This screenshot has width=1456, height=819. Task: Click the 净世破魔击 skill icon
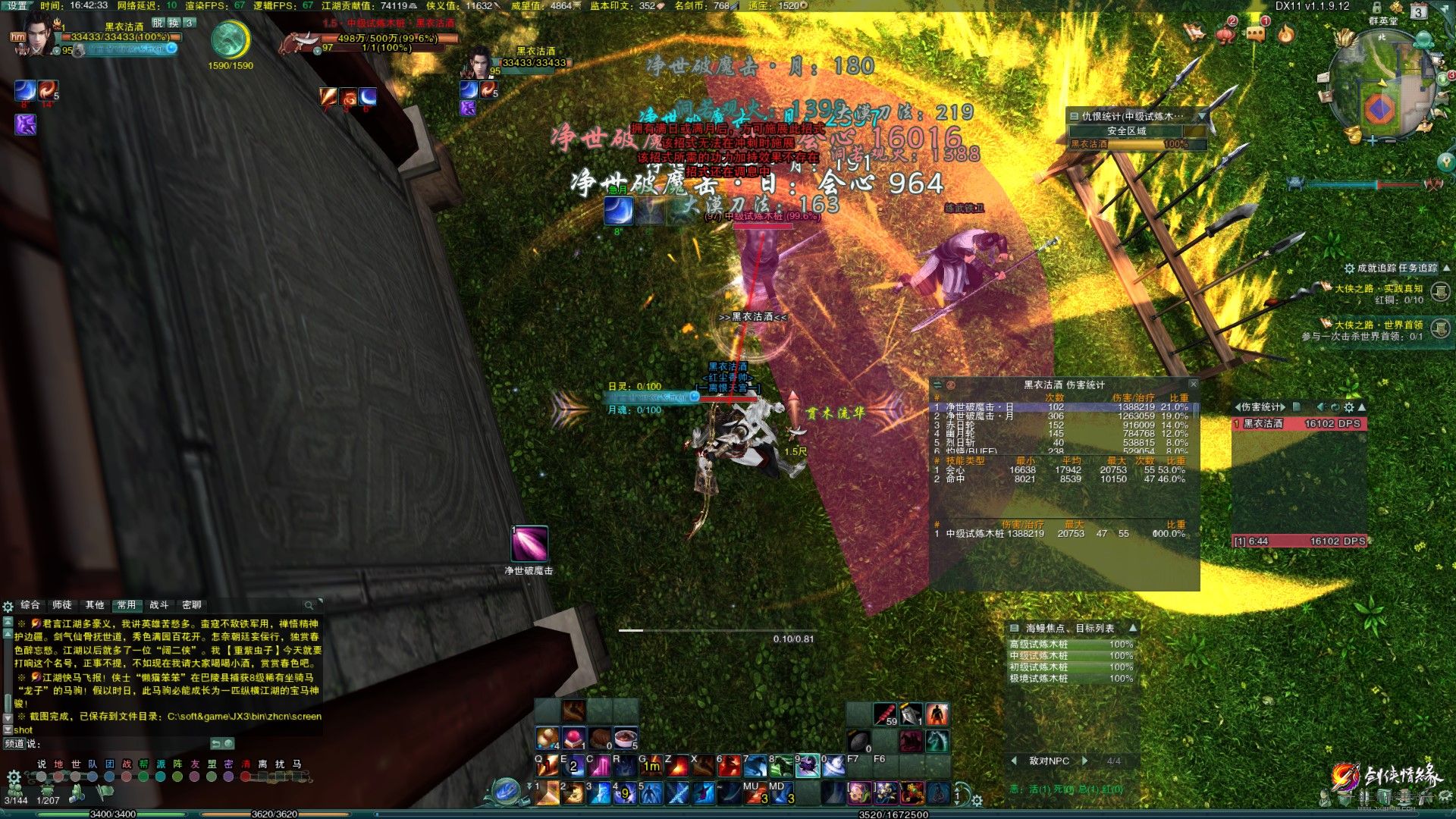pyautogui.click(x=529, y=544)
